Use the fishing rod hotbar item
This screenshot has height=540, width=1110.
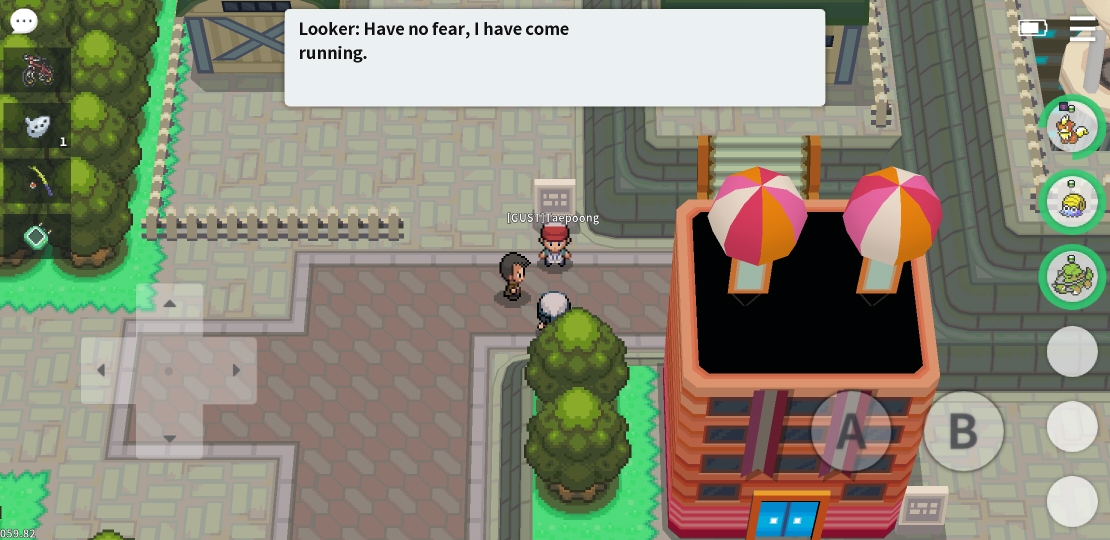click(37, 181)
